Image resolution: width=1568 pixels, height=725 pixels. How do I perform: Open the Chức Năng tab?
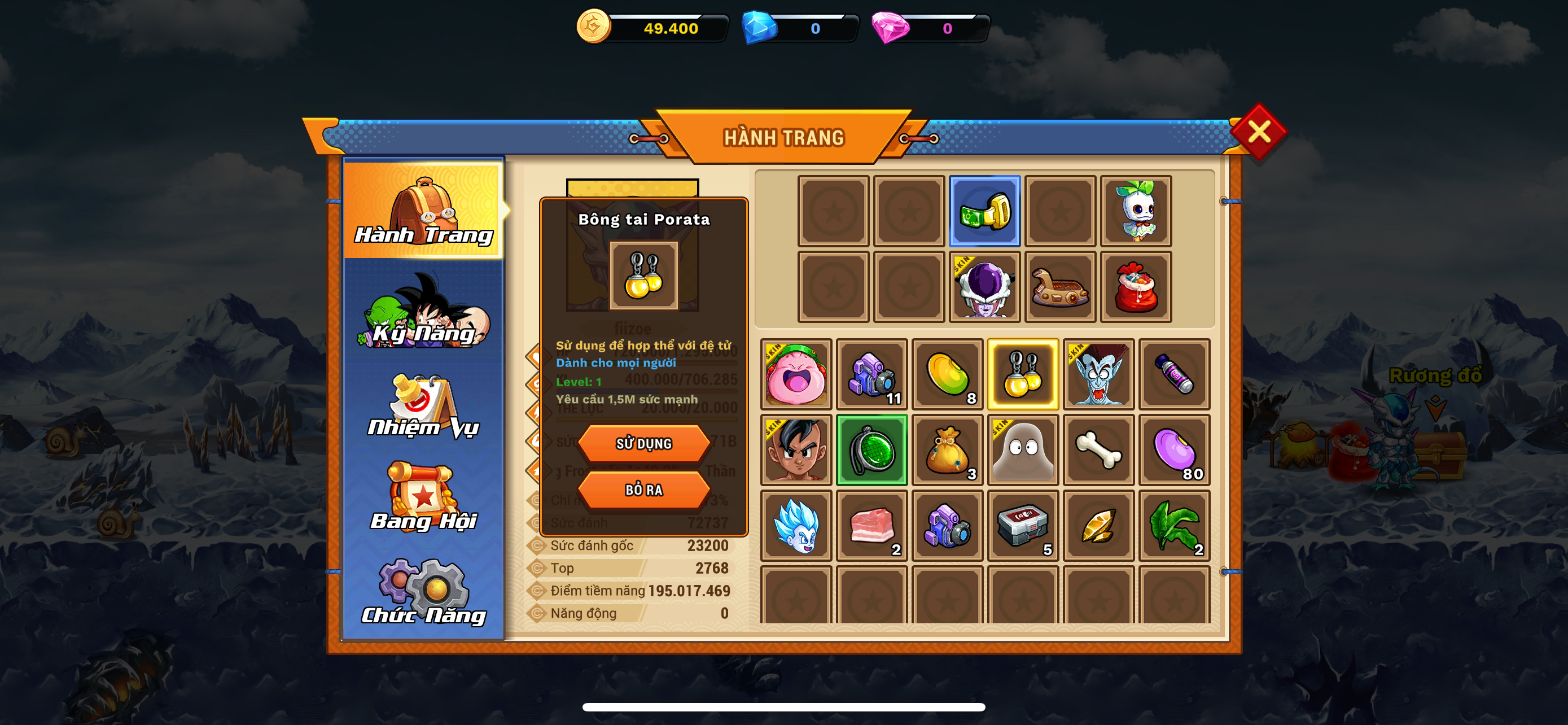tap(423, 593)
